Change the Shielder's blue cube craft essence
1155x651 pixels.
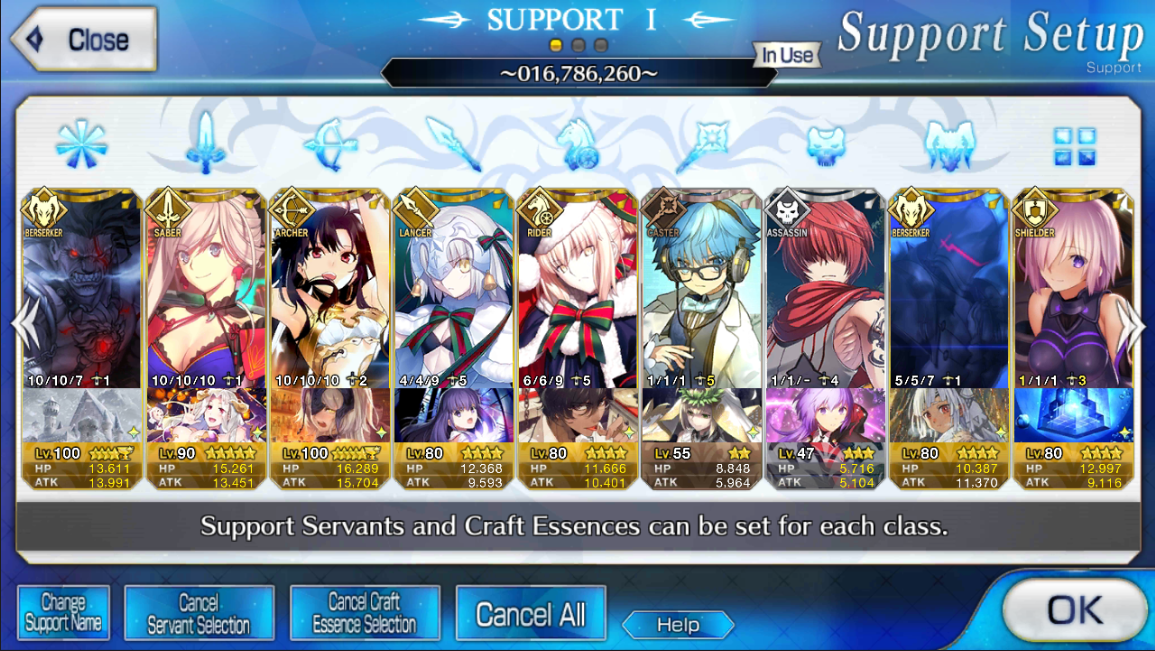pos(1073,415)
